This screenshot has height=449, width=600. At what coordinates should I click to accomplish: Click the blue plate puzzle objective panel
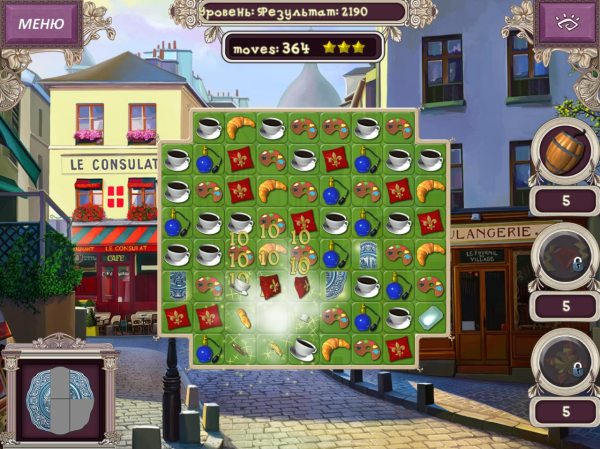pyautogui.click(x=60, y=389)
